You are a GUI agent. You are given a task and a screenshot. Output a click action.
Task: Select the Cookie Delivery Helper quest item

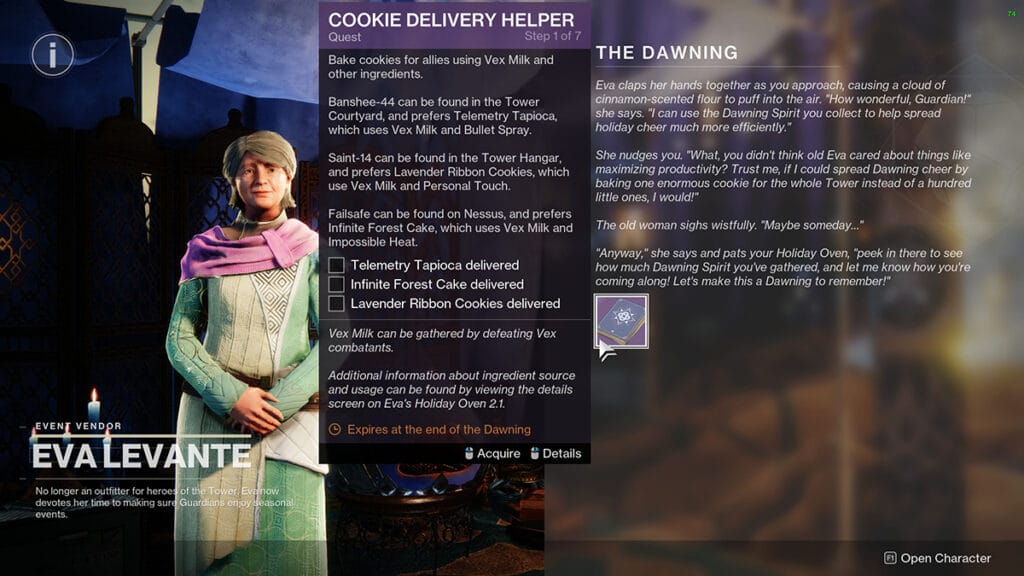(x=621, y=321)
